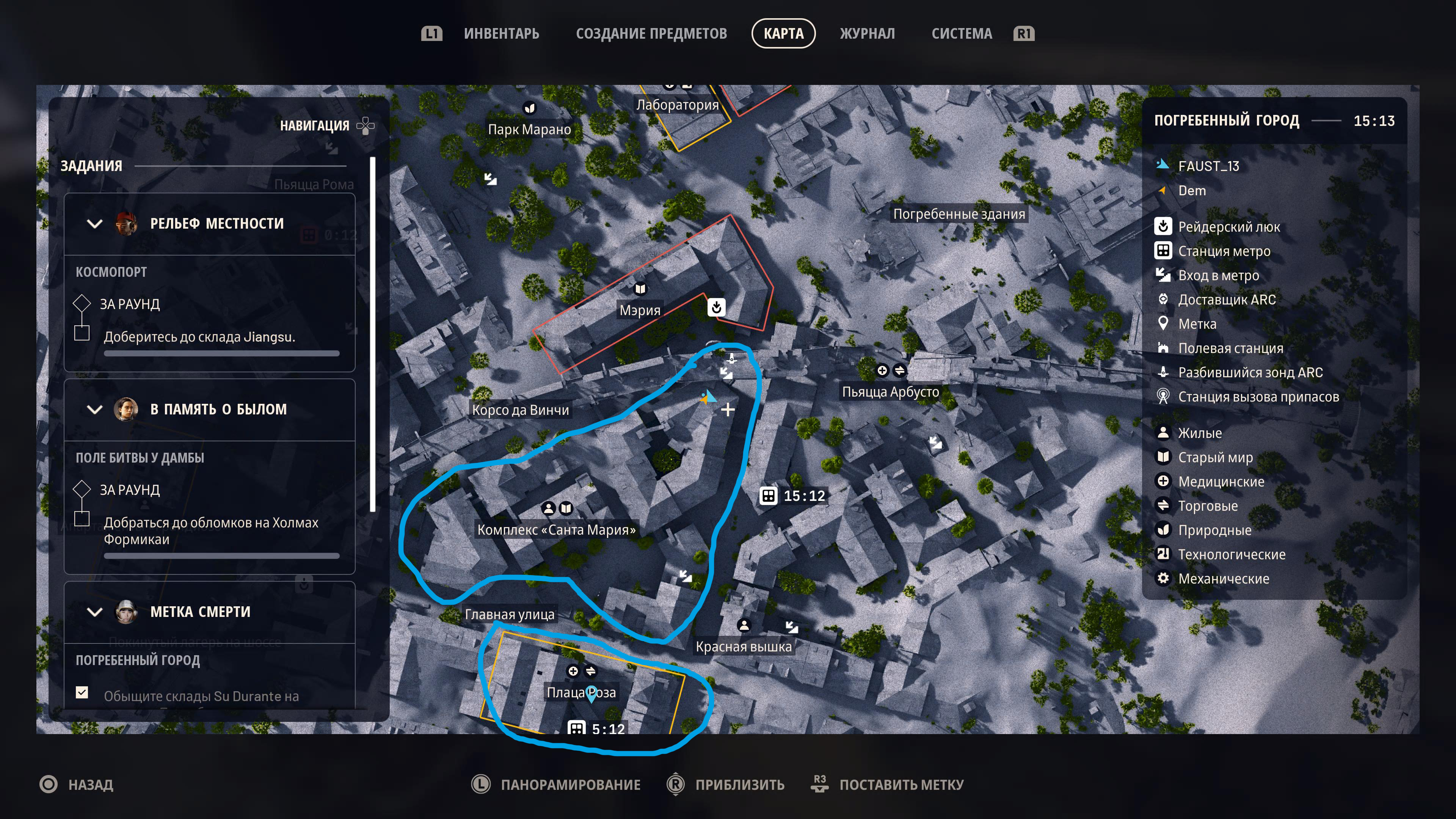Select the Пьяцца Арбусто location on map

point(890,392)
